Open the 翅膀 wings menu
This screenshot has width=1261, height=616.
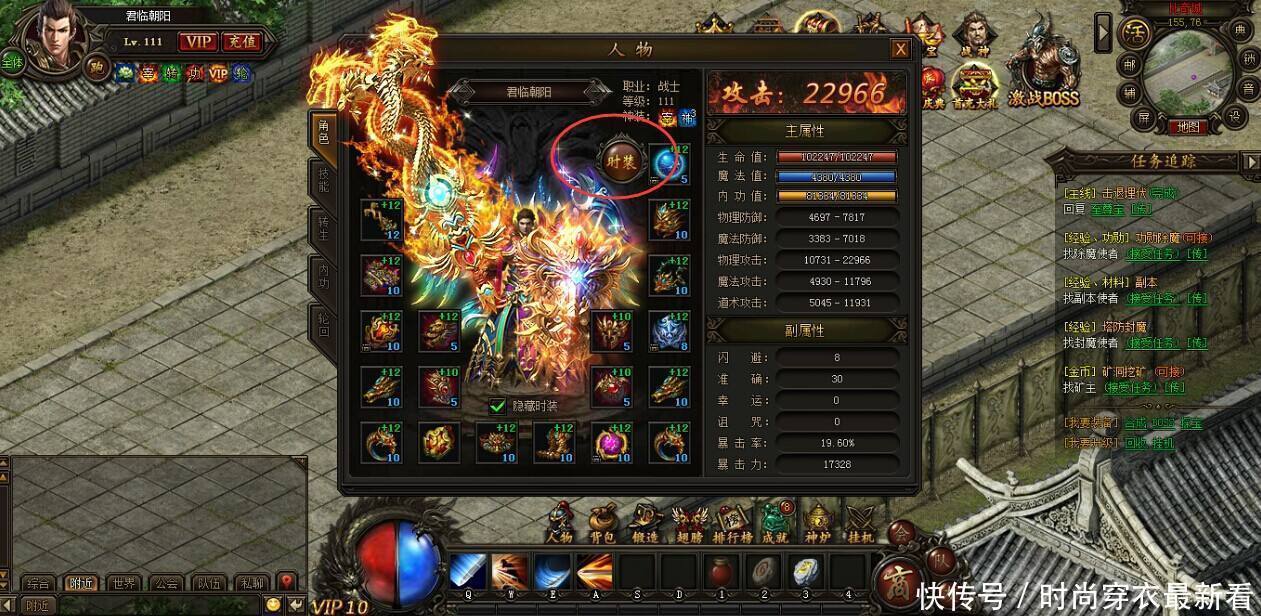coord(688,523)
